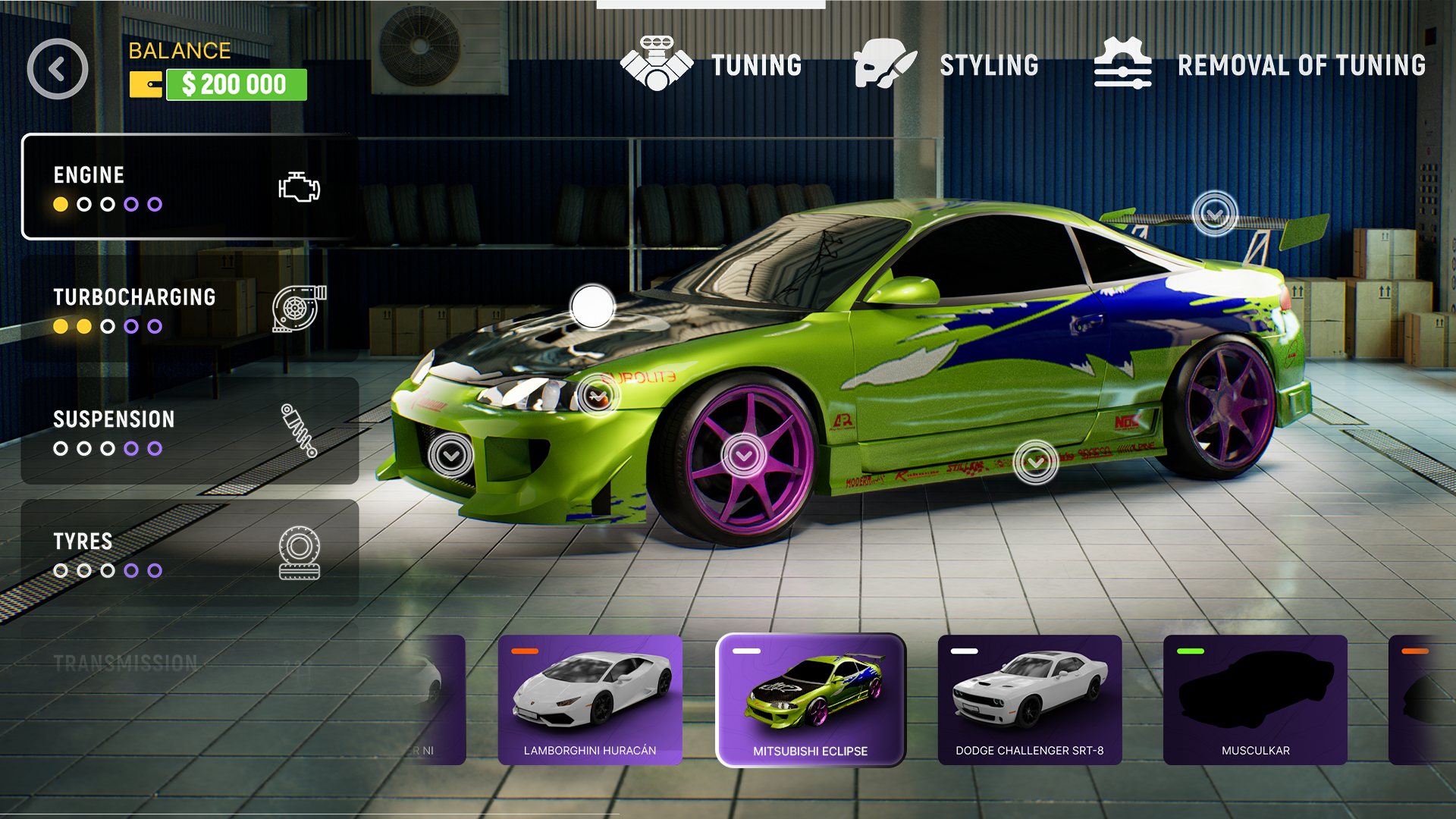Click the wallet icon next to balance

point(146,85)
